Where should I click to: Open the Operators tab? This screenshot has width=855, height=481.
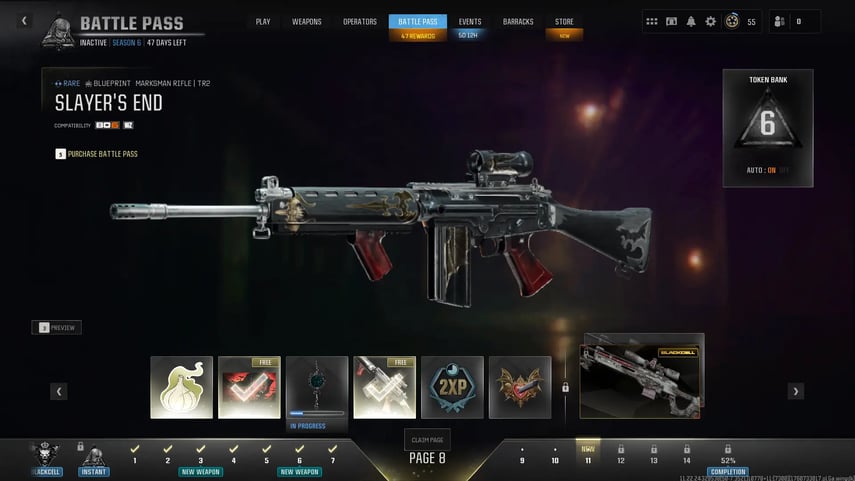click(x=360, y=21)
